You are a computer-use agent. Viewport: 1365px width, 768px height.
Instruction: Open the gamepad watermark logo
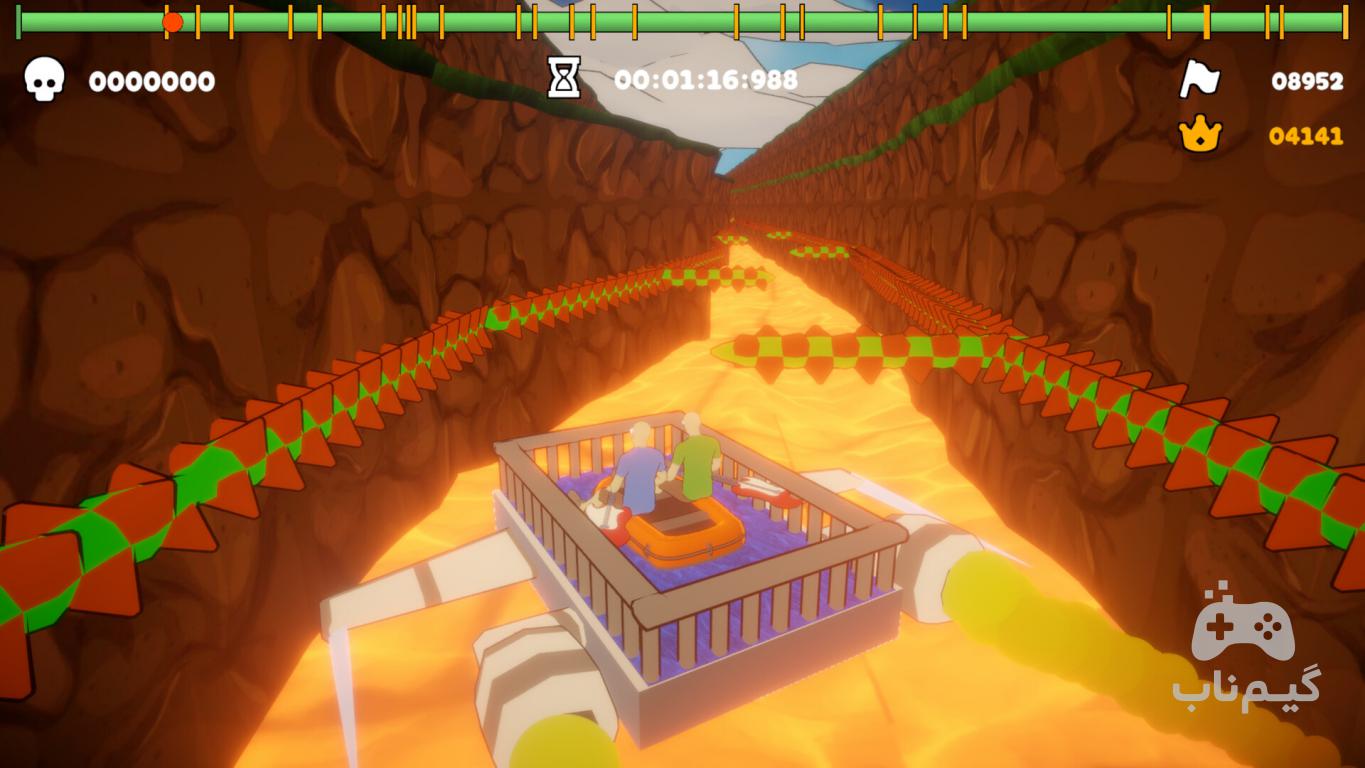pyautogui.click(x=1244, y=625)
